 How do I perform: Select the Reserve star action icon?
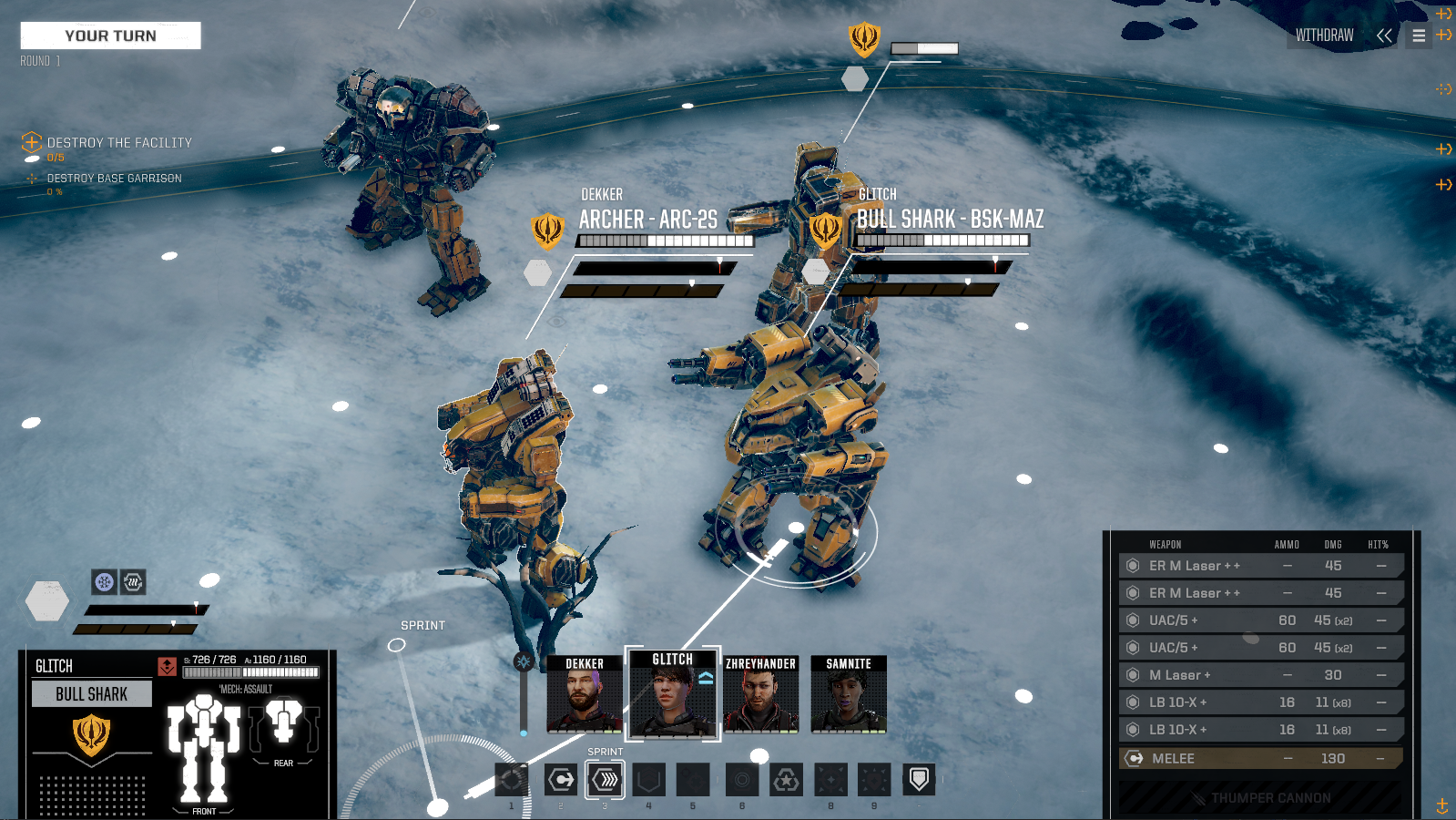coord(784,780)
